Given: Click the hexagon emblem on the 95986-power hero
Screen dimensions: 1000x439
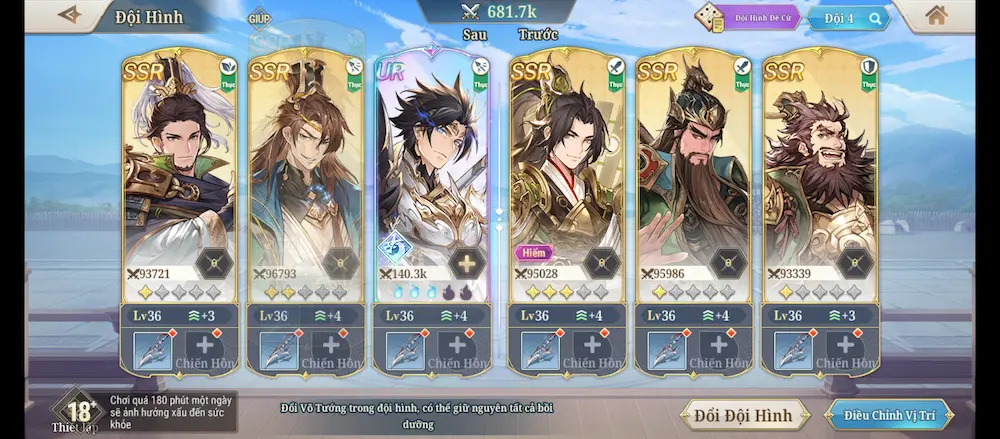Looking at the screenshot, I should point(727,263).
